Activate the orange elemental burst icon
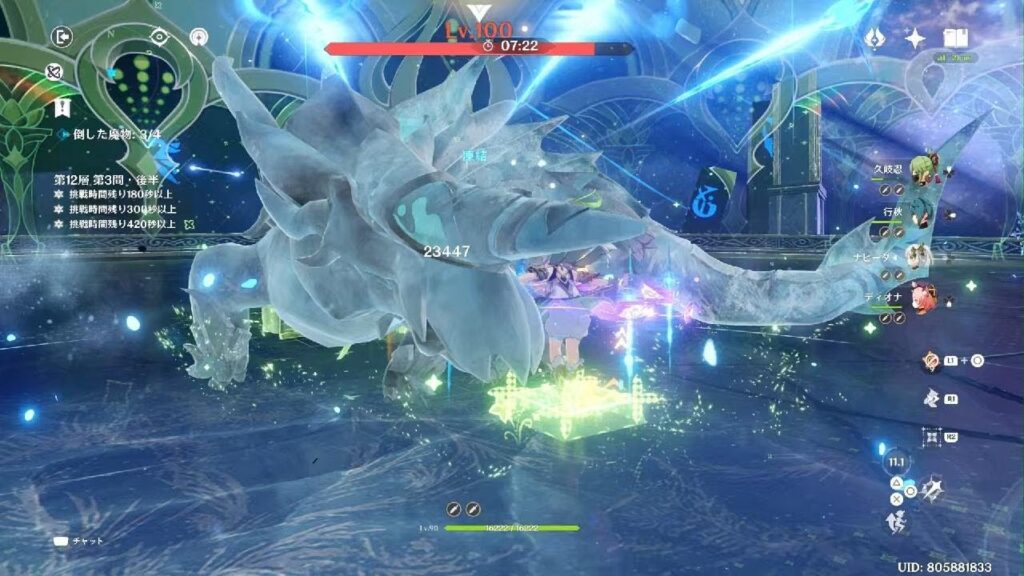The image size is (1024, 576). tap(931, 361)
